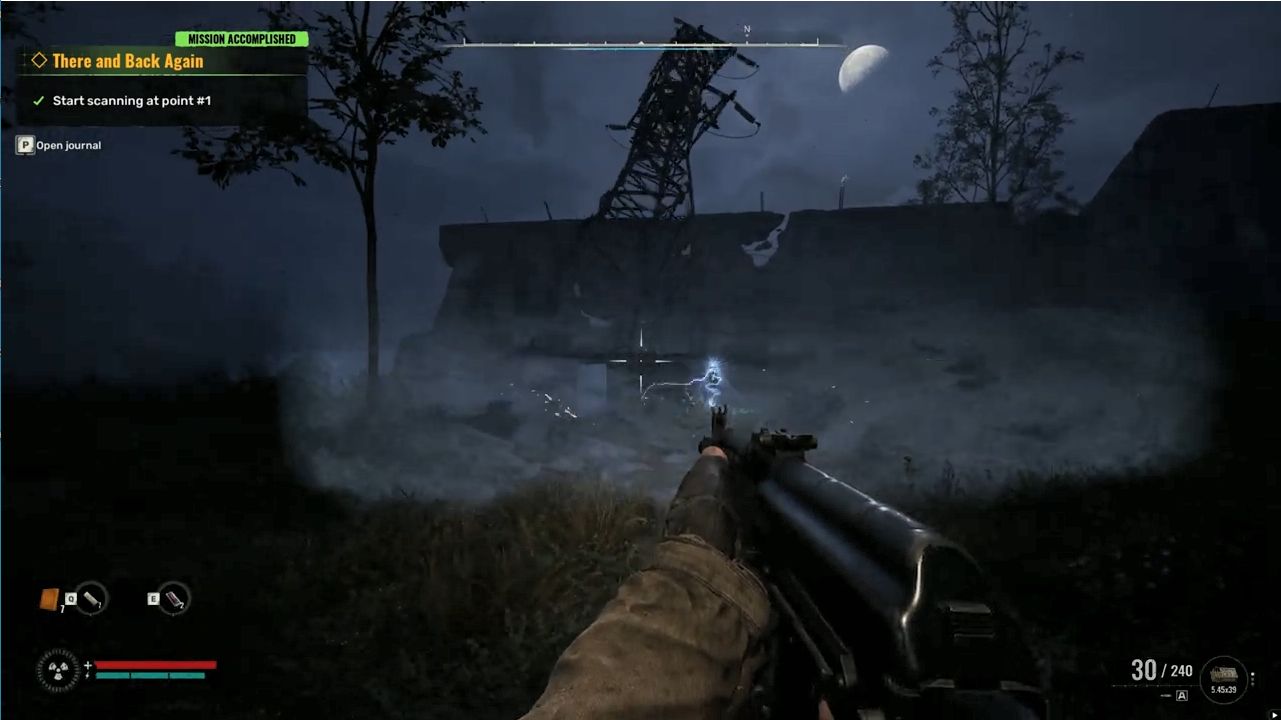Open the There and Back Again mission tracker
The height and width of the screenshot is (720, 1281).
tap(127, 61)
